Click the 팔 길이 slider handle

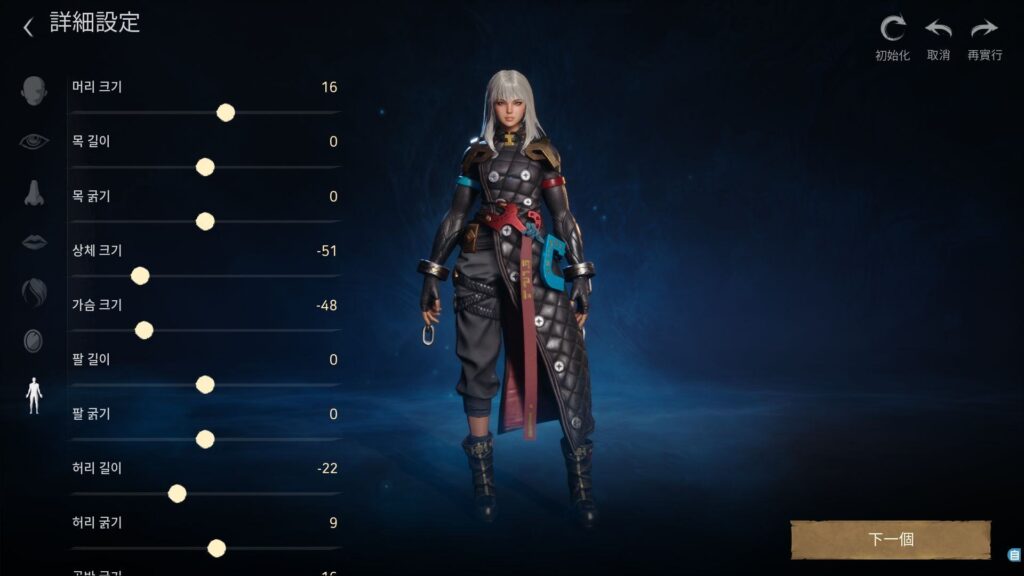point(205,384)
